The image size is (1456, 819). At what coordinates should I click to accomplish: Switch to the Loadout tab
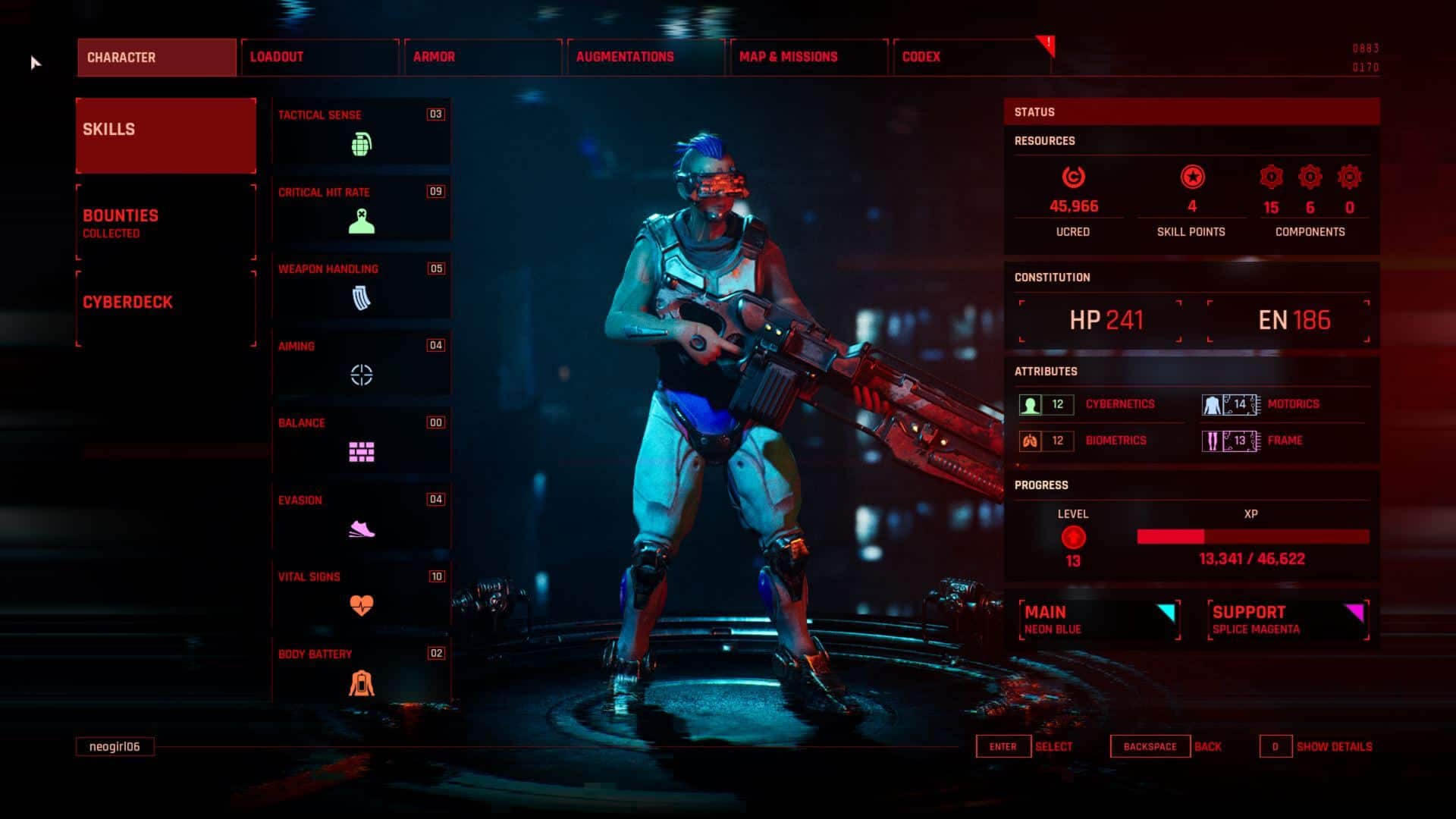click(x=319, y=57)
